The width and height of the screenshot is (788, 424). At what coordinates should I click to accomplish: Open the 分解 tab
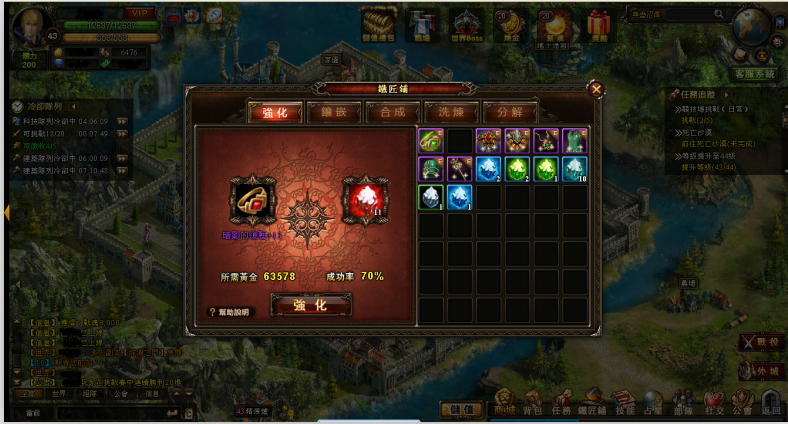click(x=510, y=111)
